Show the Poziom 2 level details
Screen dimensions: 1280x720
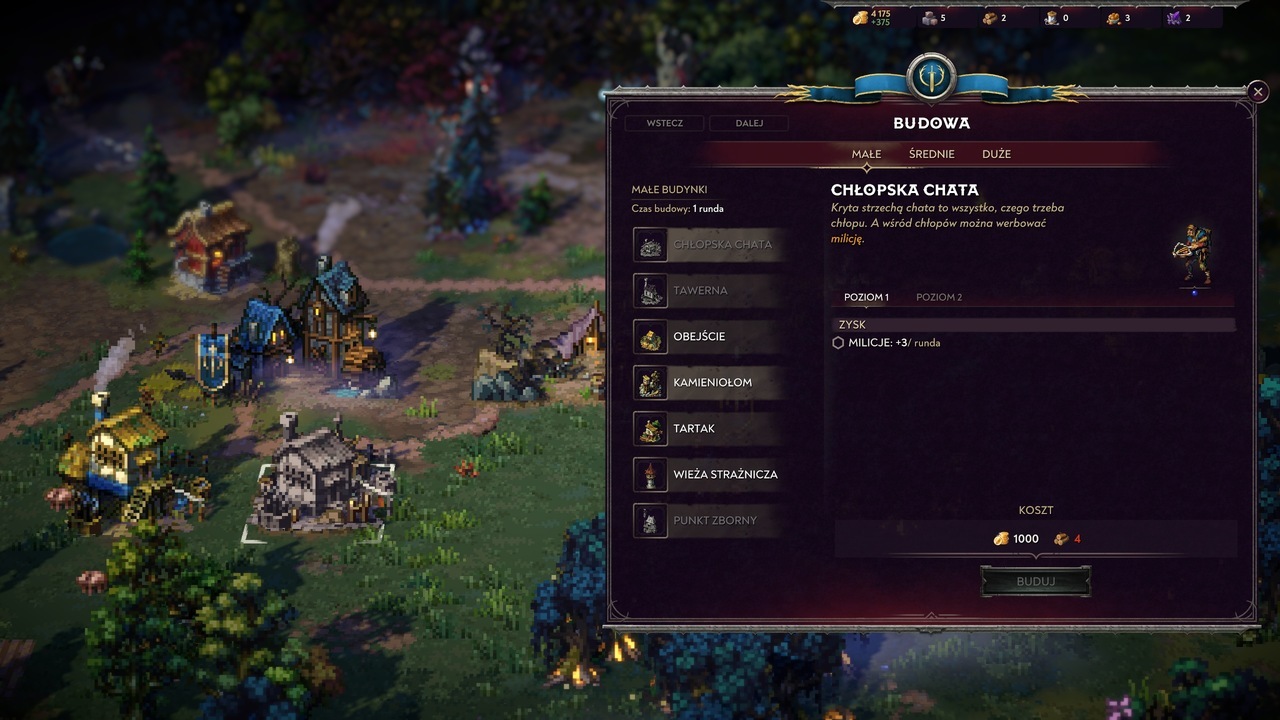(939, 297)
